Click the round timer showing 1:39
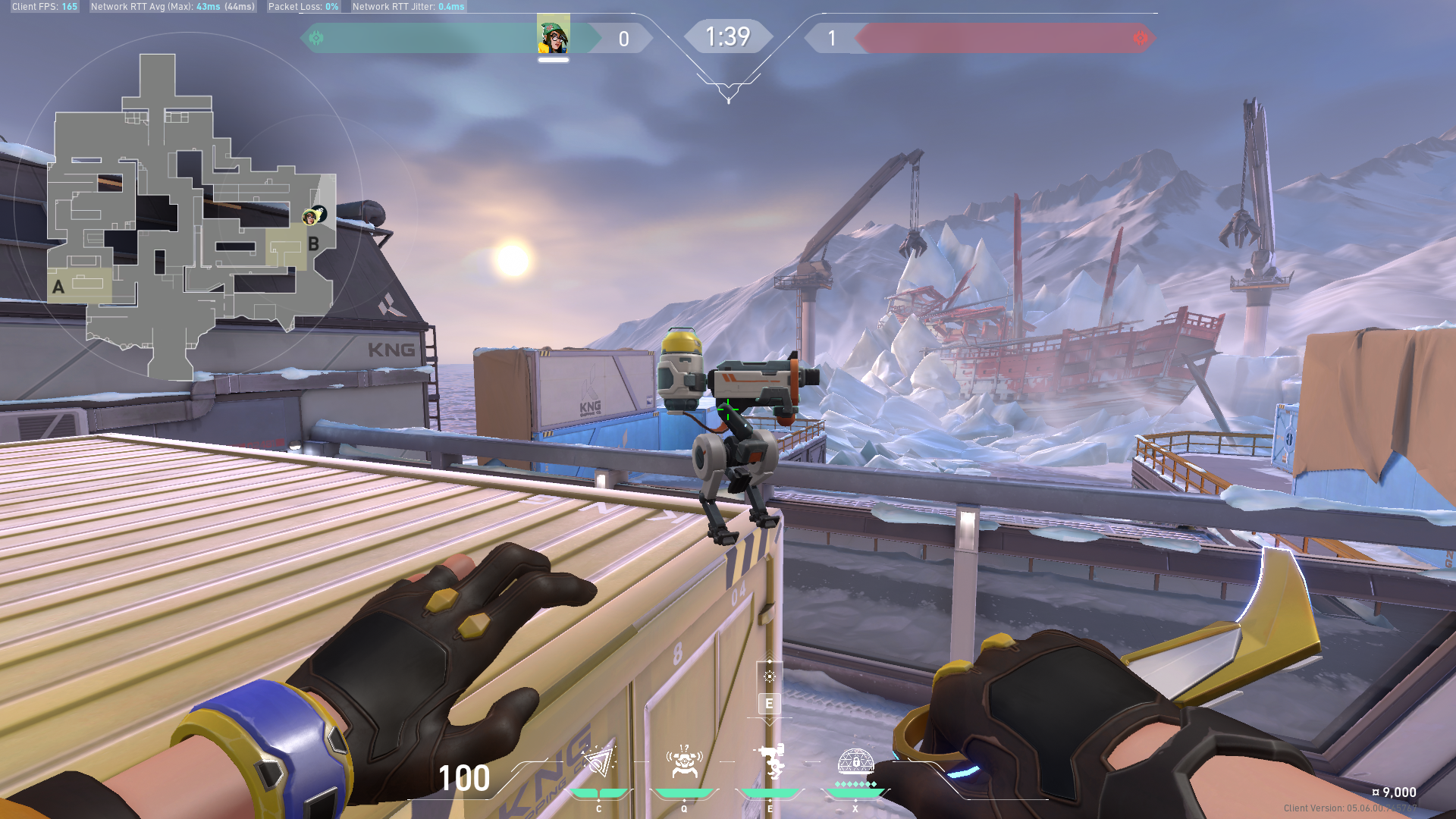Screen dimensions: 1456x819 728,36
